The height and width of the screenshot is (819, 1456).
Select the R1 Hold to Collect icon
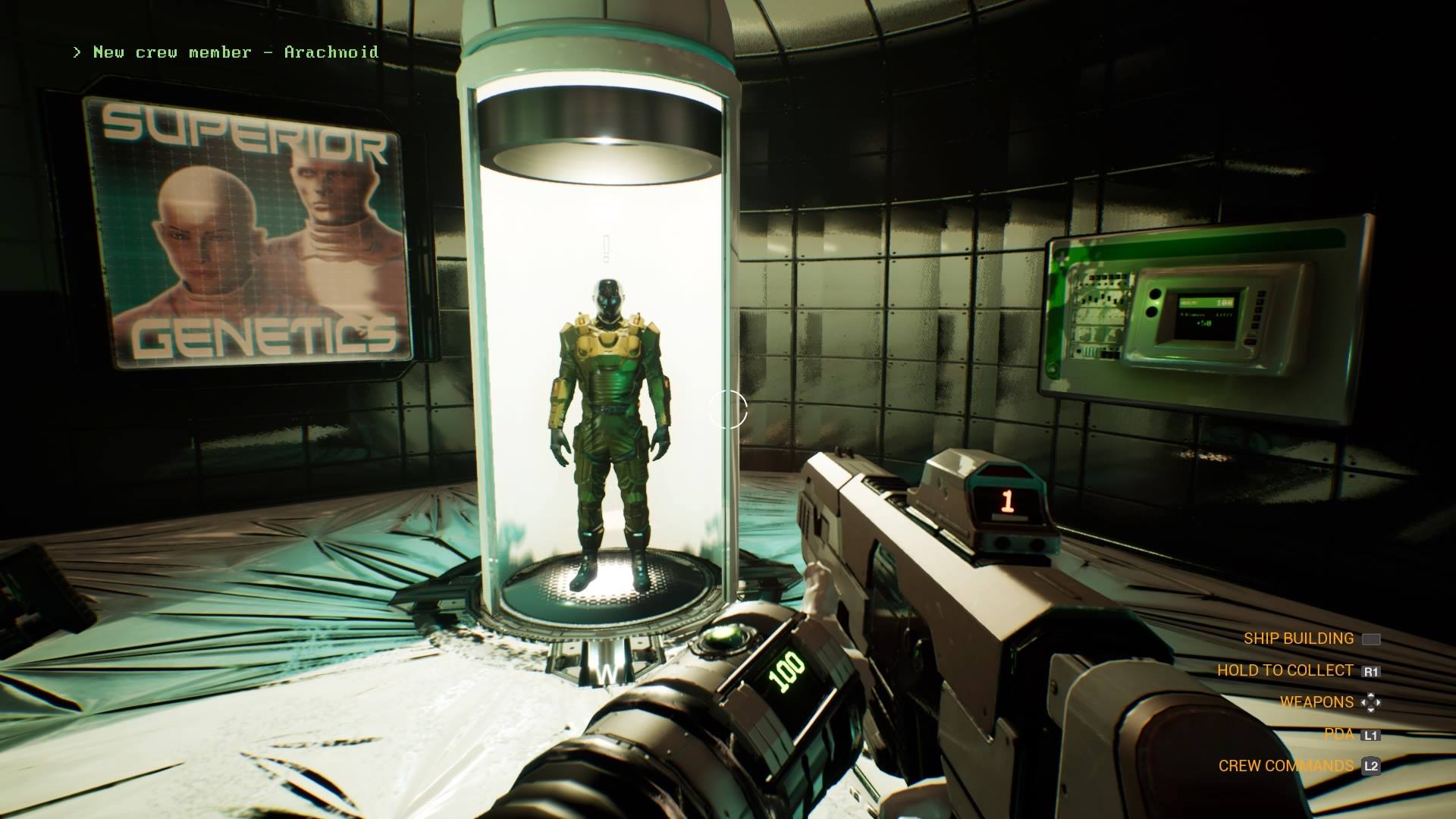(1372, 670)
